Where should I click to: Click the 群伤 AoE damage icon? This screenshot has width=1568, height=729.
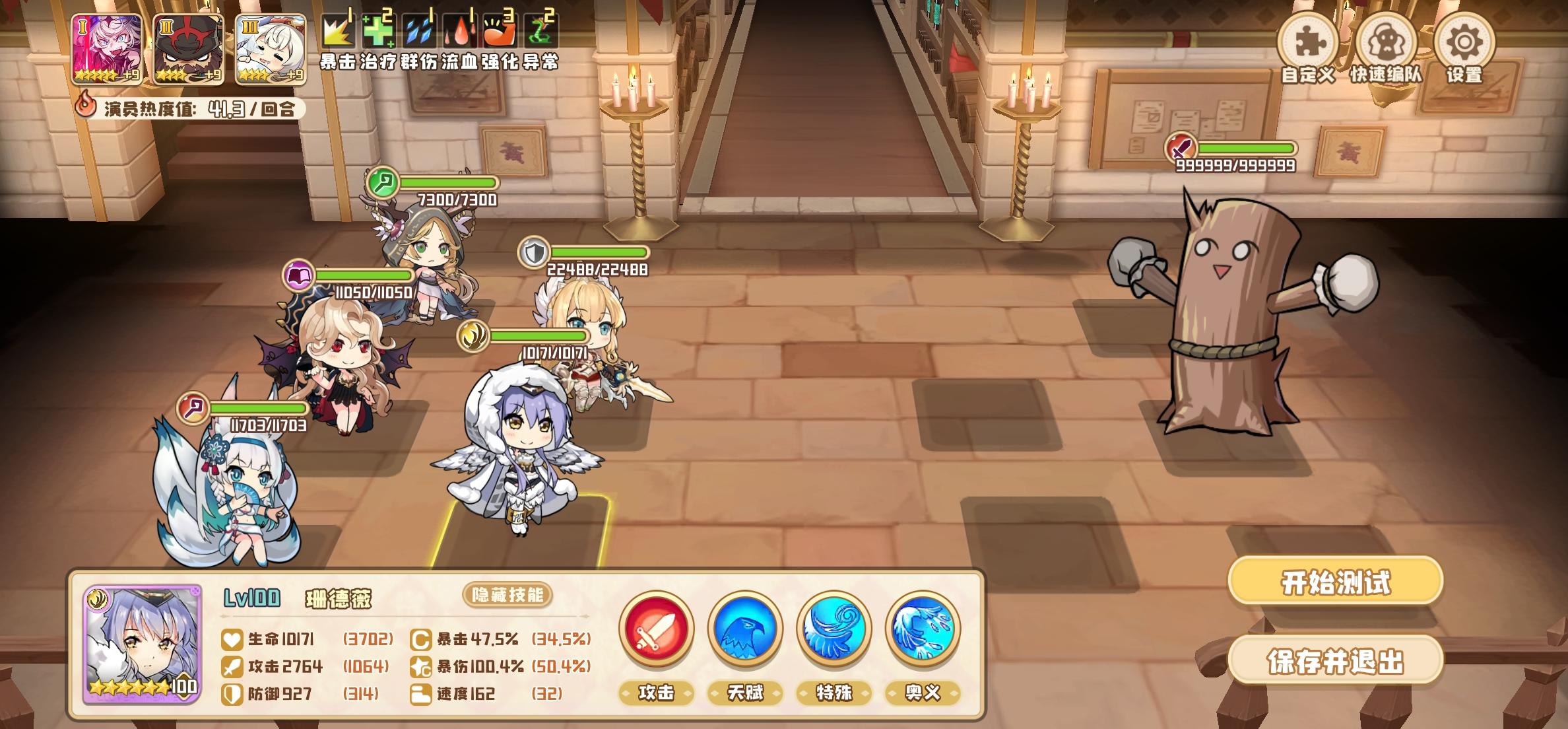point(418,30)
